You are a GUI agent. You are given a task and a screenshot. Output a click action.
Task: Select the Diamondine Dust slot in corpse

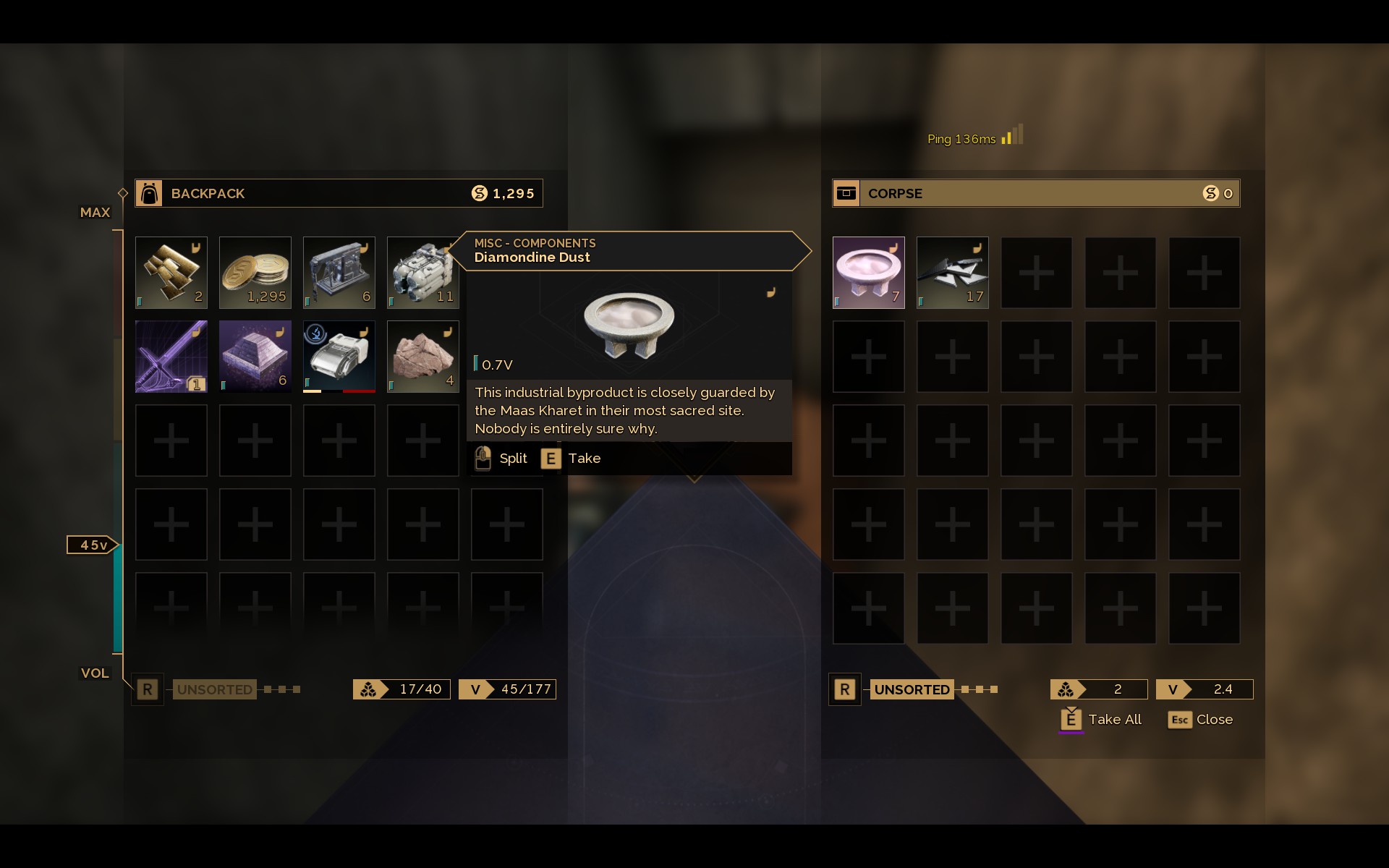[x=868, y=273]
